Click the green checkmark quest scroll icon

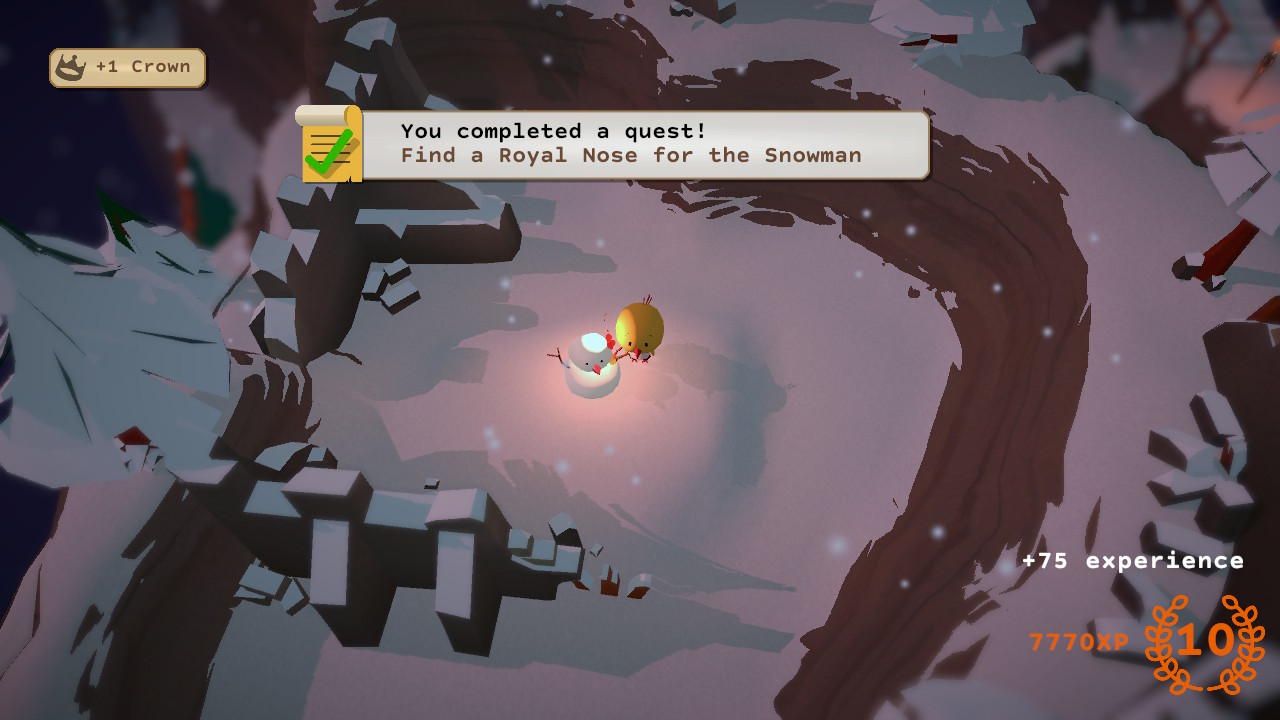click(329, 145)
